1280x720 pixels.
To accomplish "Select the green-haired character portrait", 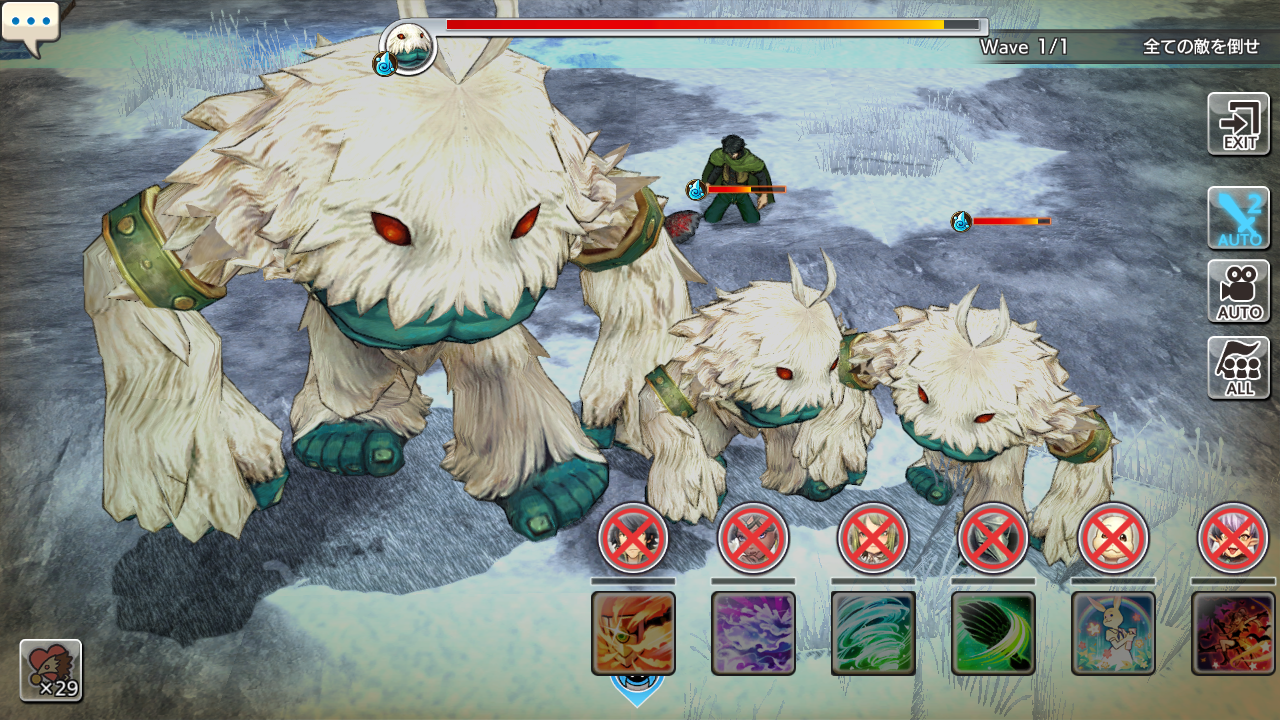I will 873,538.
